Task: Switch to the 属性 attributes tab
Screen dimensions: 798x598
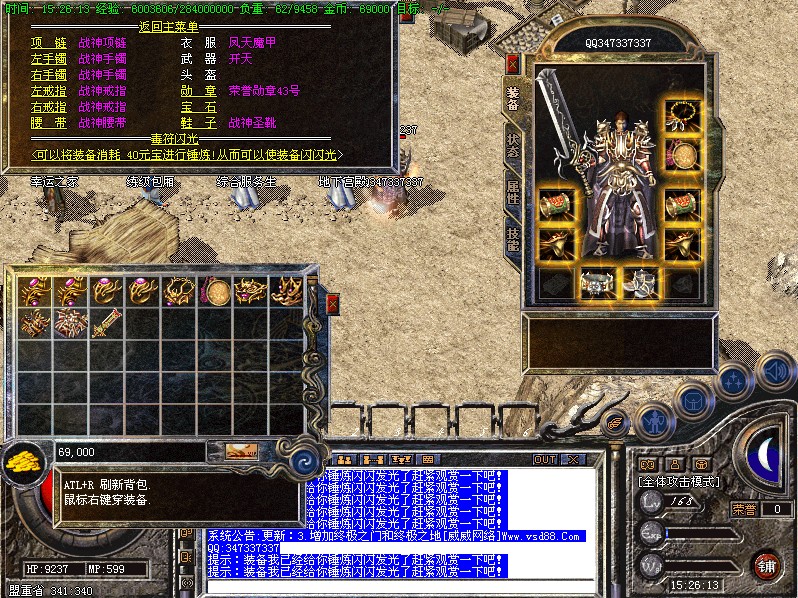Action: tap(512, 192)
